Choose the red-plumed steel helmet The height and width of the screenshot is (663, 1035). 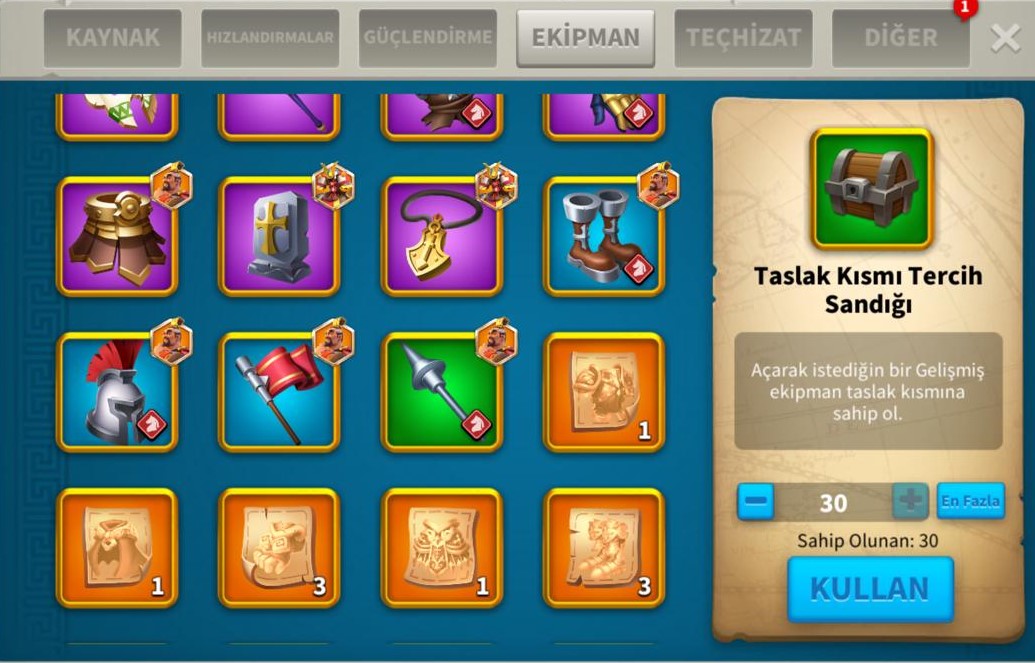pyautogui.click(x=117, y=392)
